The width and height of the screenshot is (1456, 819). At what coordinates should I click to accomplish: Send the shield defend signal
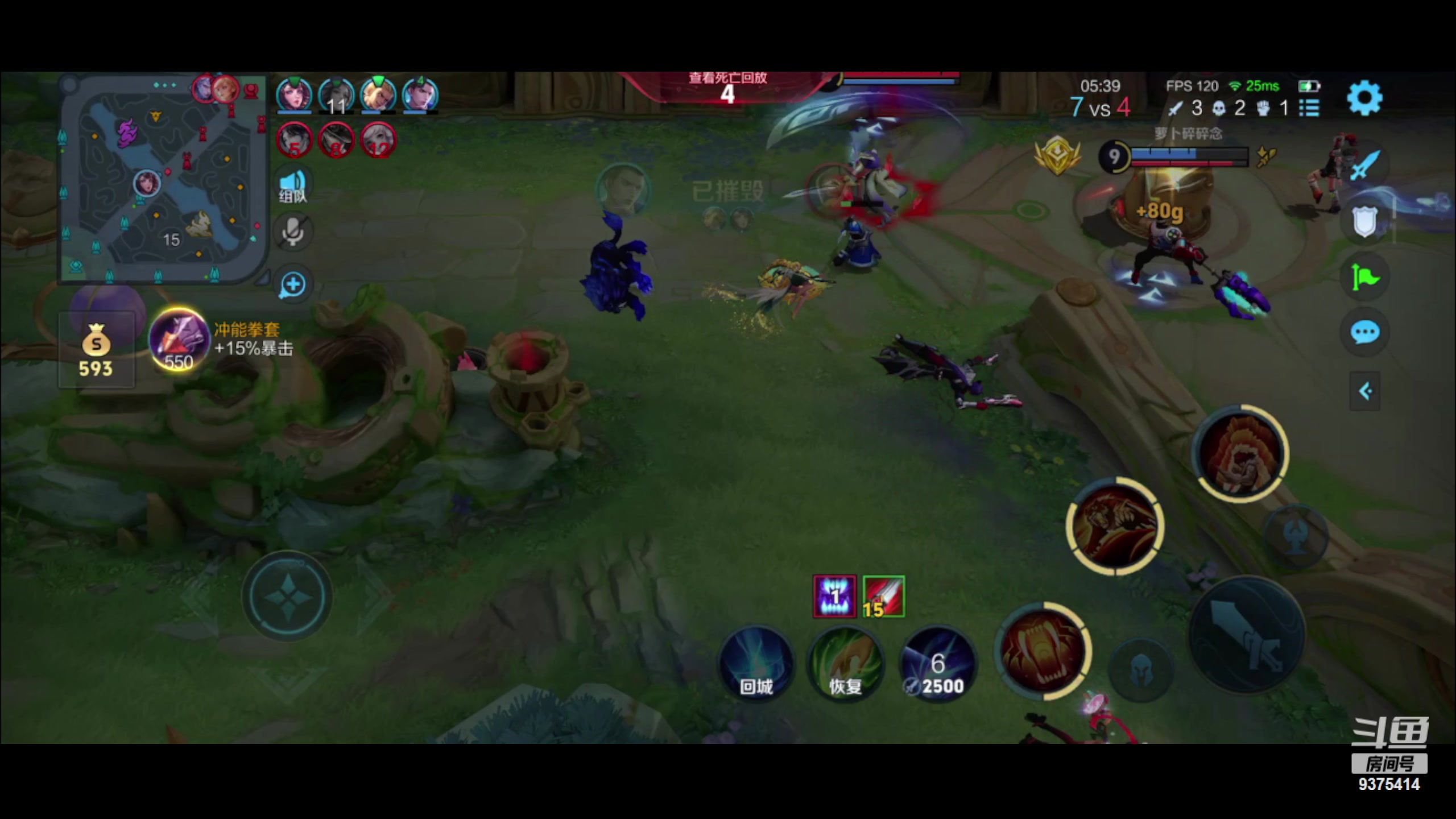(x=1364, y=221)
